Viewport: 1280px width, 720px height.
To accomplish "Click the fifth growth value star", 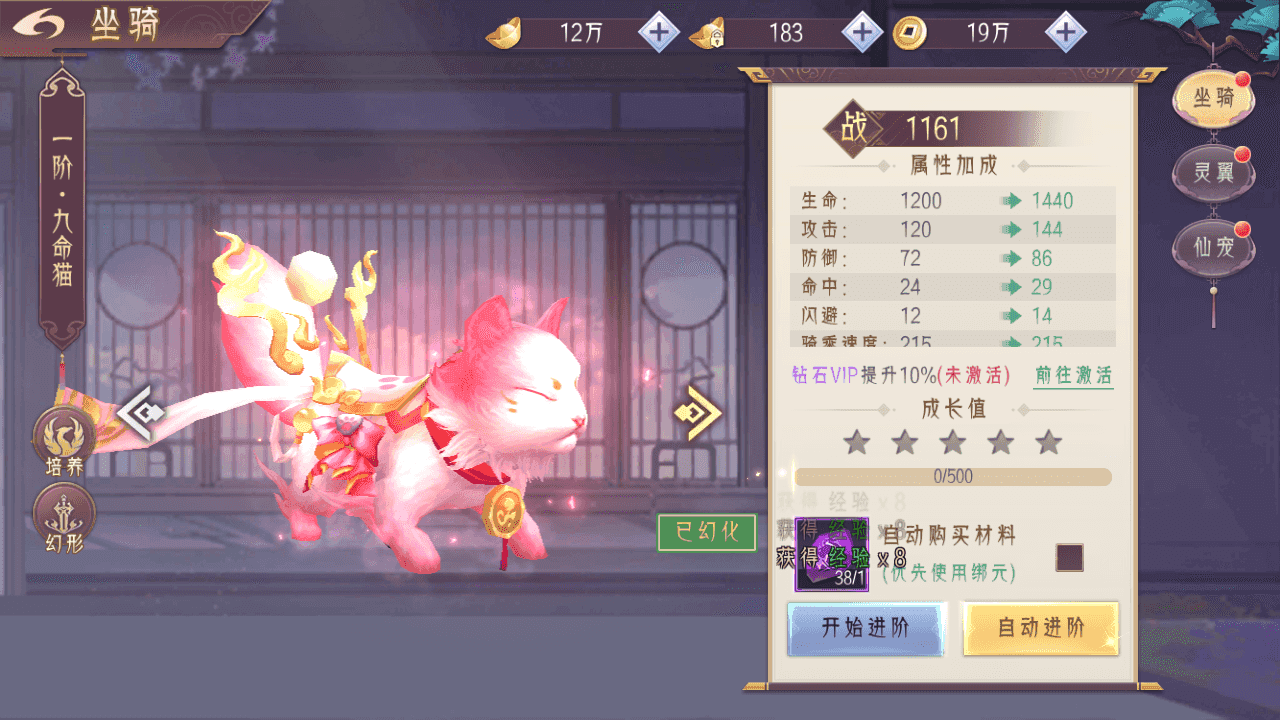I will (1049, 440).
